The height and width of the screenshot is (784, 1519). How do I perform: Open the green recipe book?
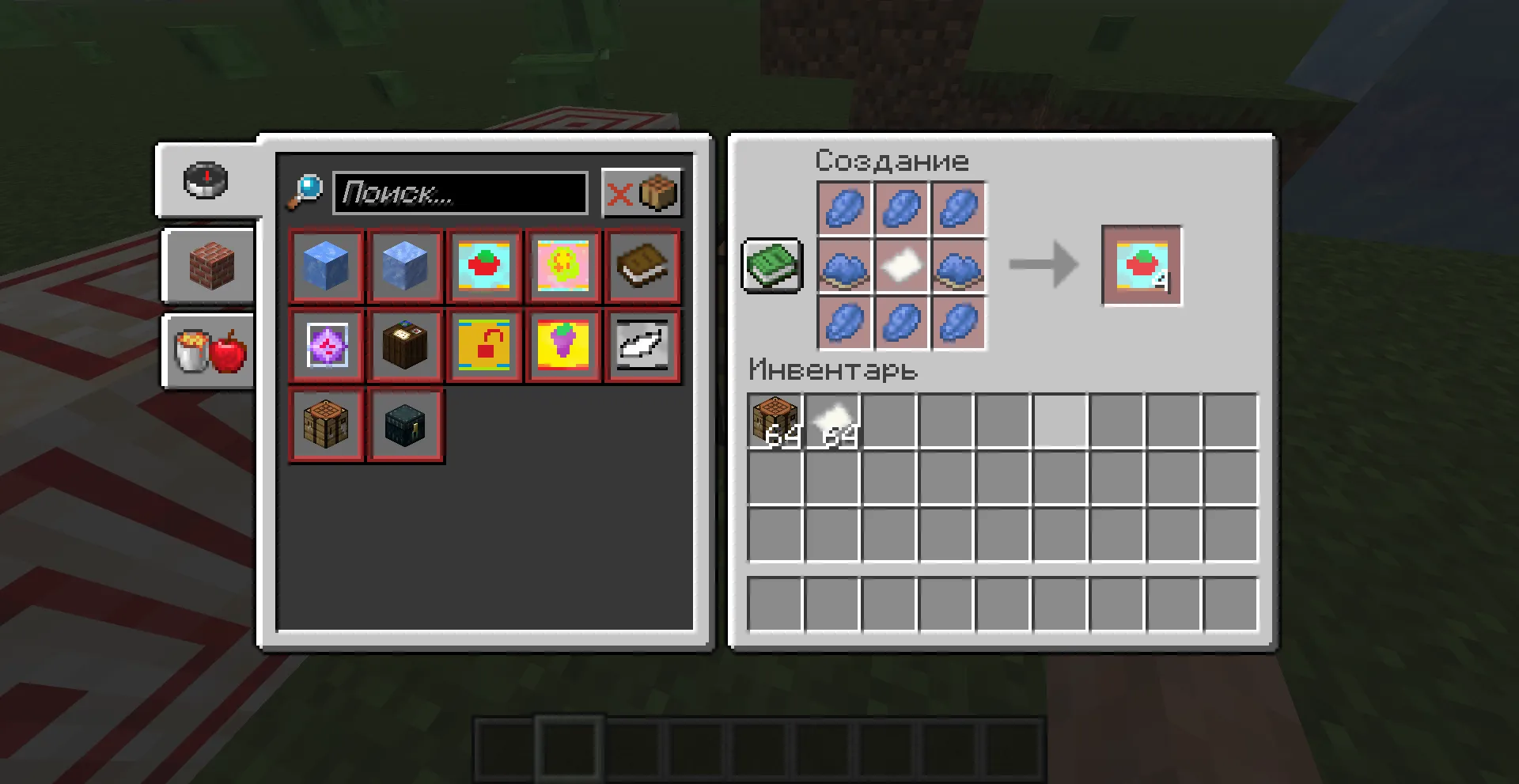coord(771,267)
